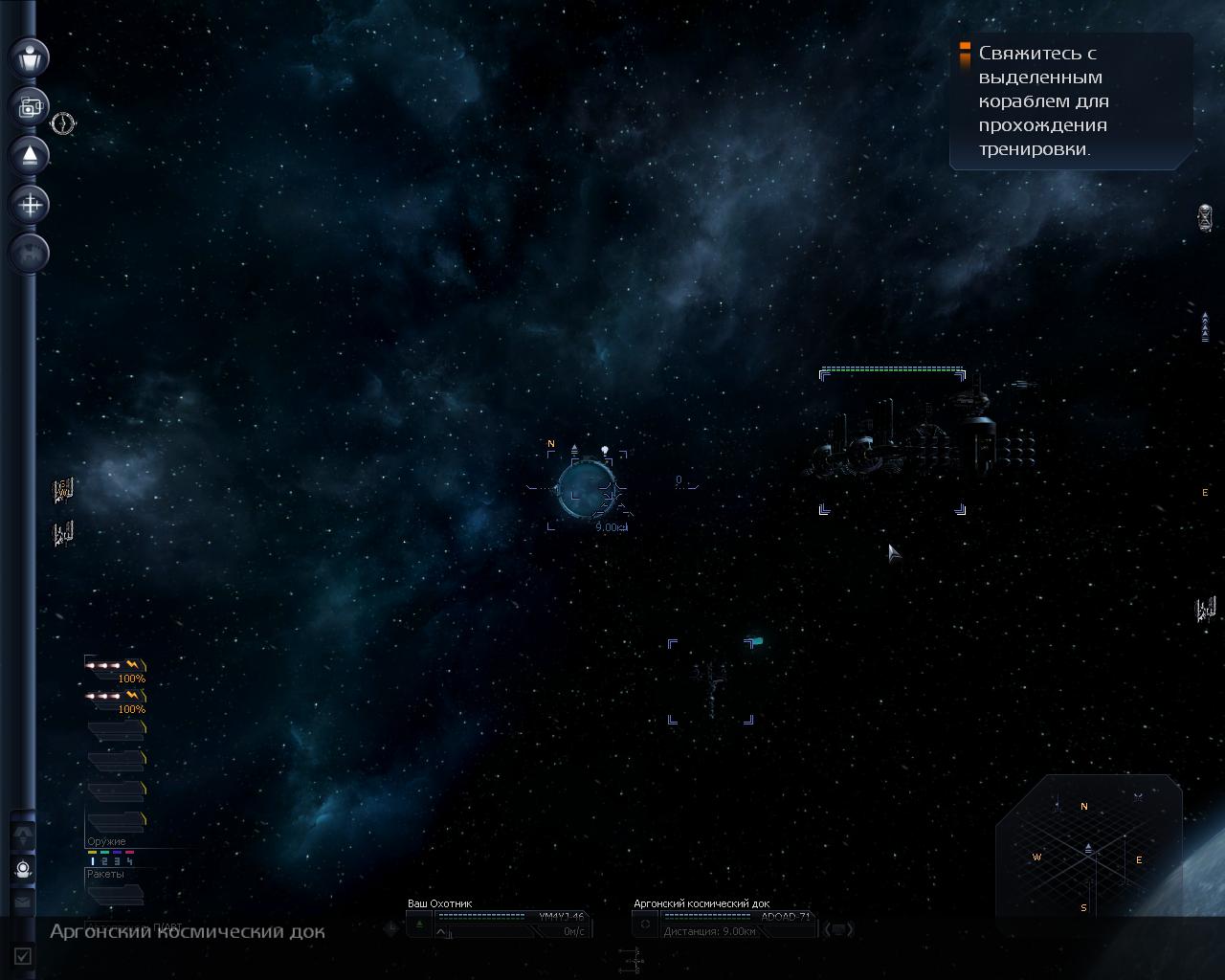Switch to weapon group 3

pos(117,861)
